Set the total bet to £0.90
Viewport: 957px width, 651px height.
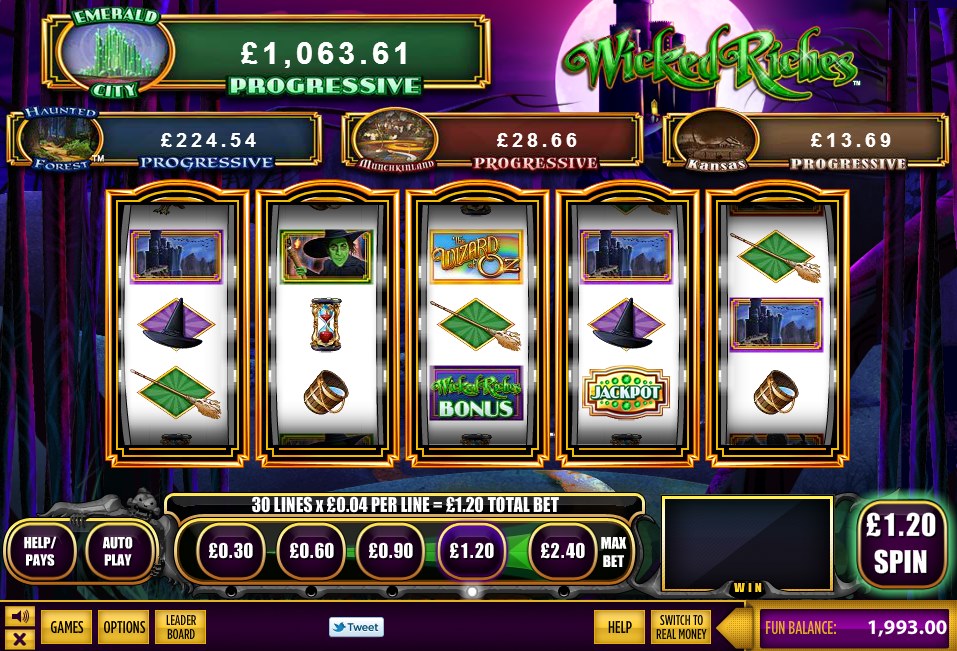pos(391,550)
